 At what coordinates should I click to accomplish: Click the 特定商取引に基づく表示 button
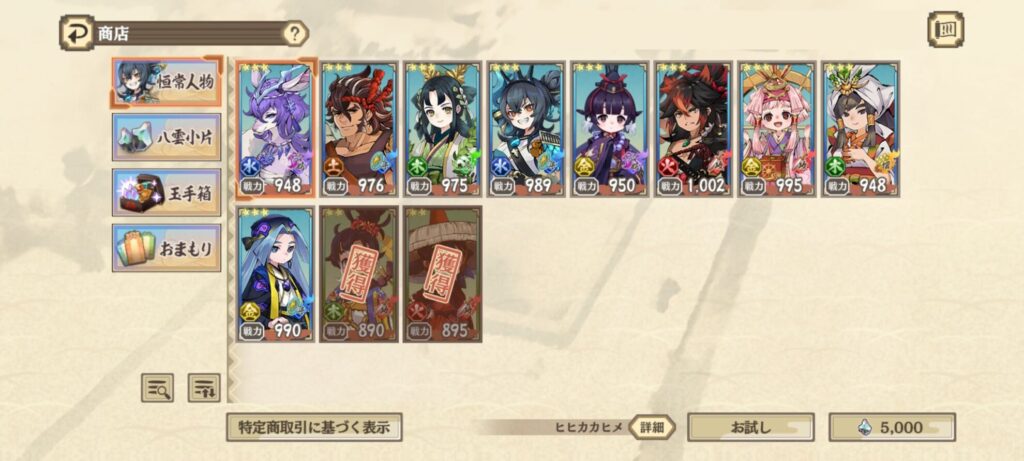(x=314, y=427)
